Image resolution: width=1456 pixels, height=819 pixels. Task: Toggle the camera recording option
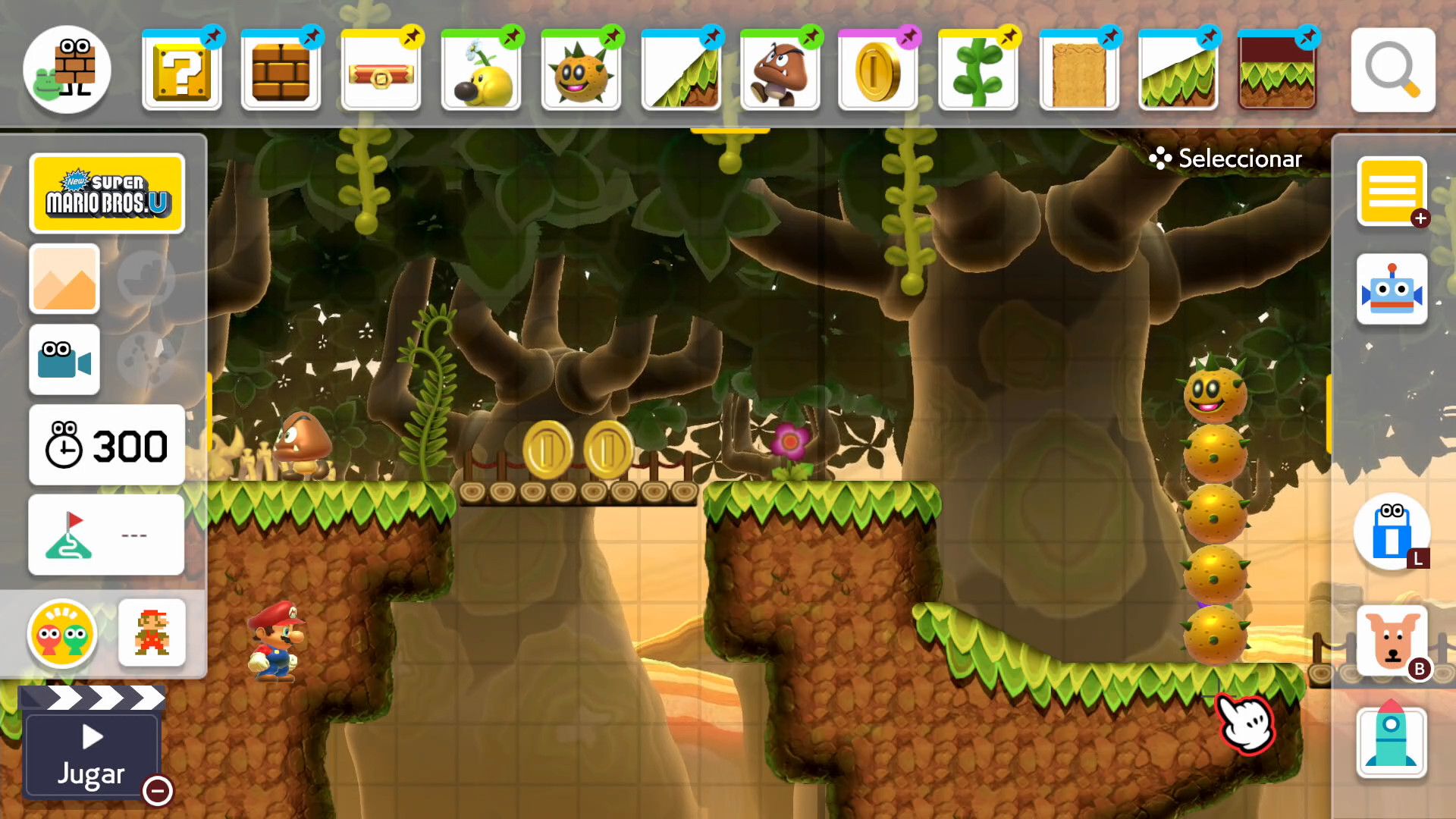pos(64,360)
